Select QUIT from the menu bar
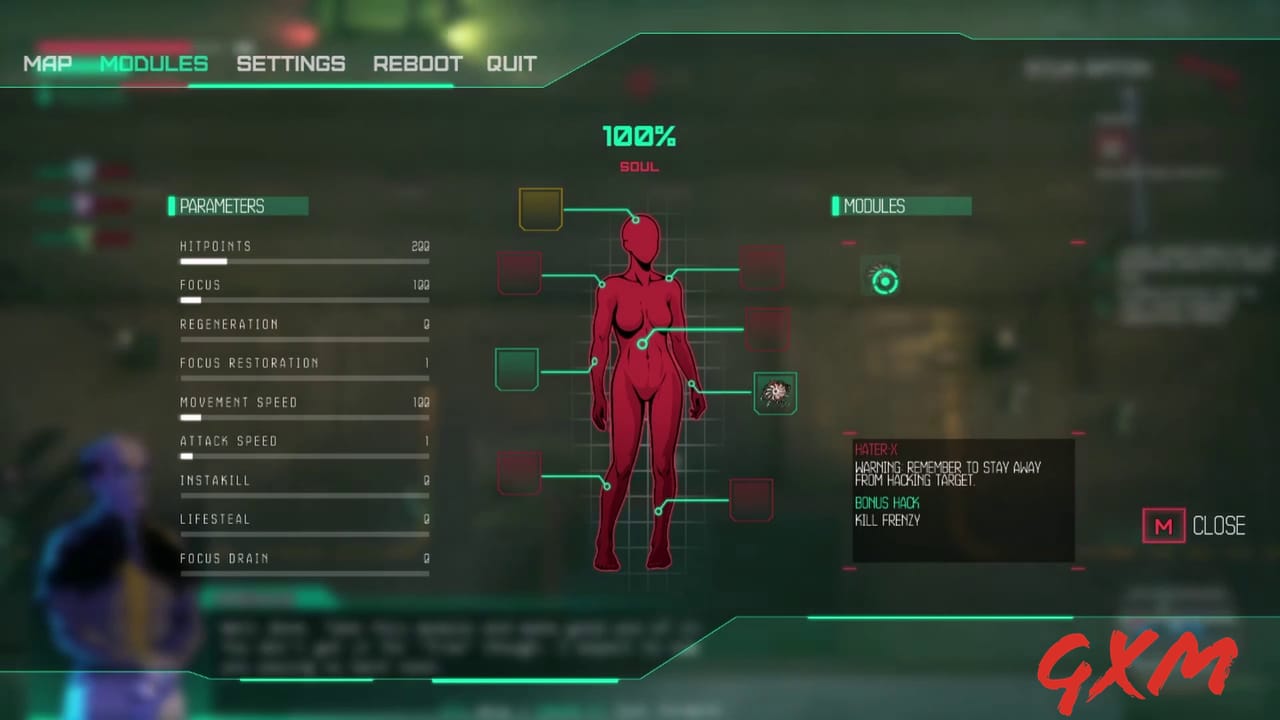The width and height of the screenshot is (1280, 720). 512,63
